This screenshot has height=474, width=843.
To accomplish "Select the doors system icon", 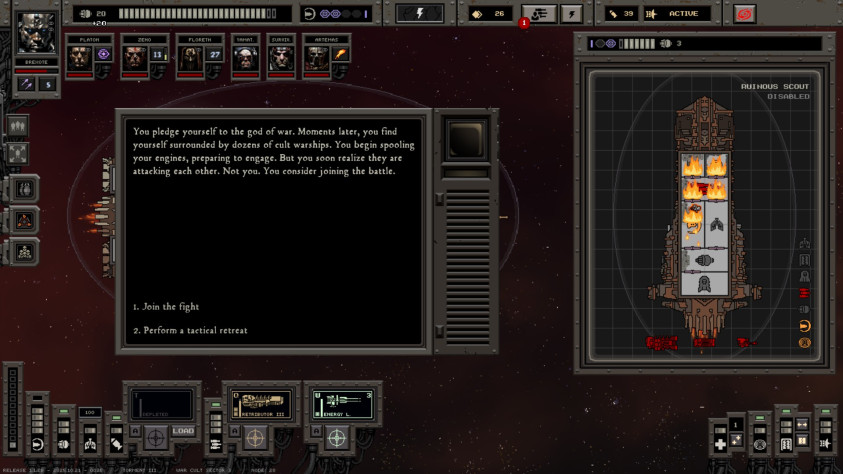I will click(x=787, y=442).
